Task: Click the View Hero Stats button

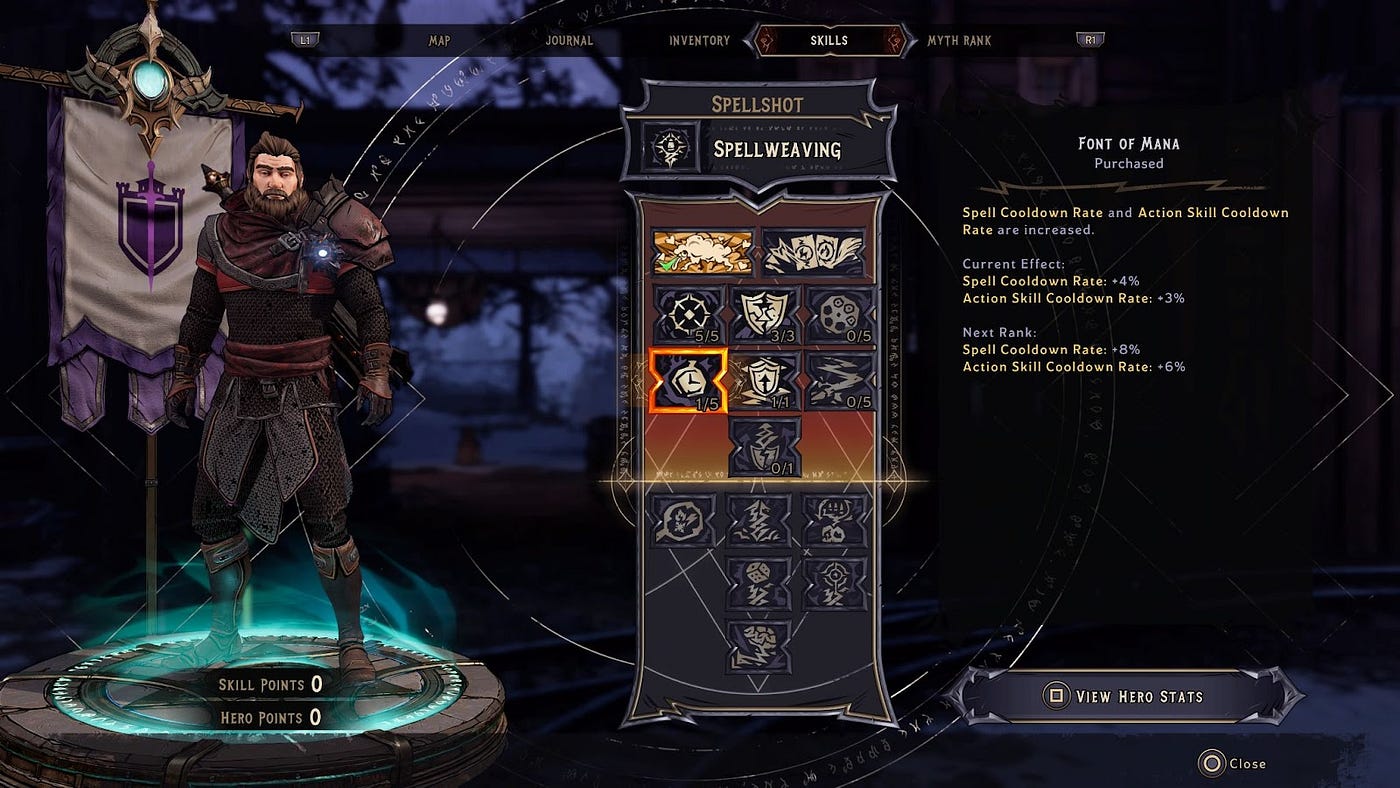Action: click(1124, 696)
